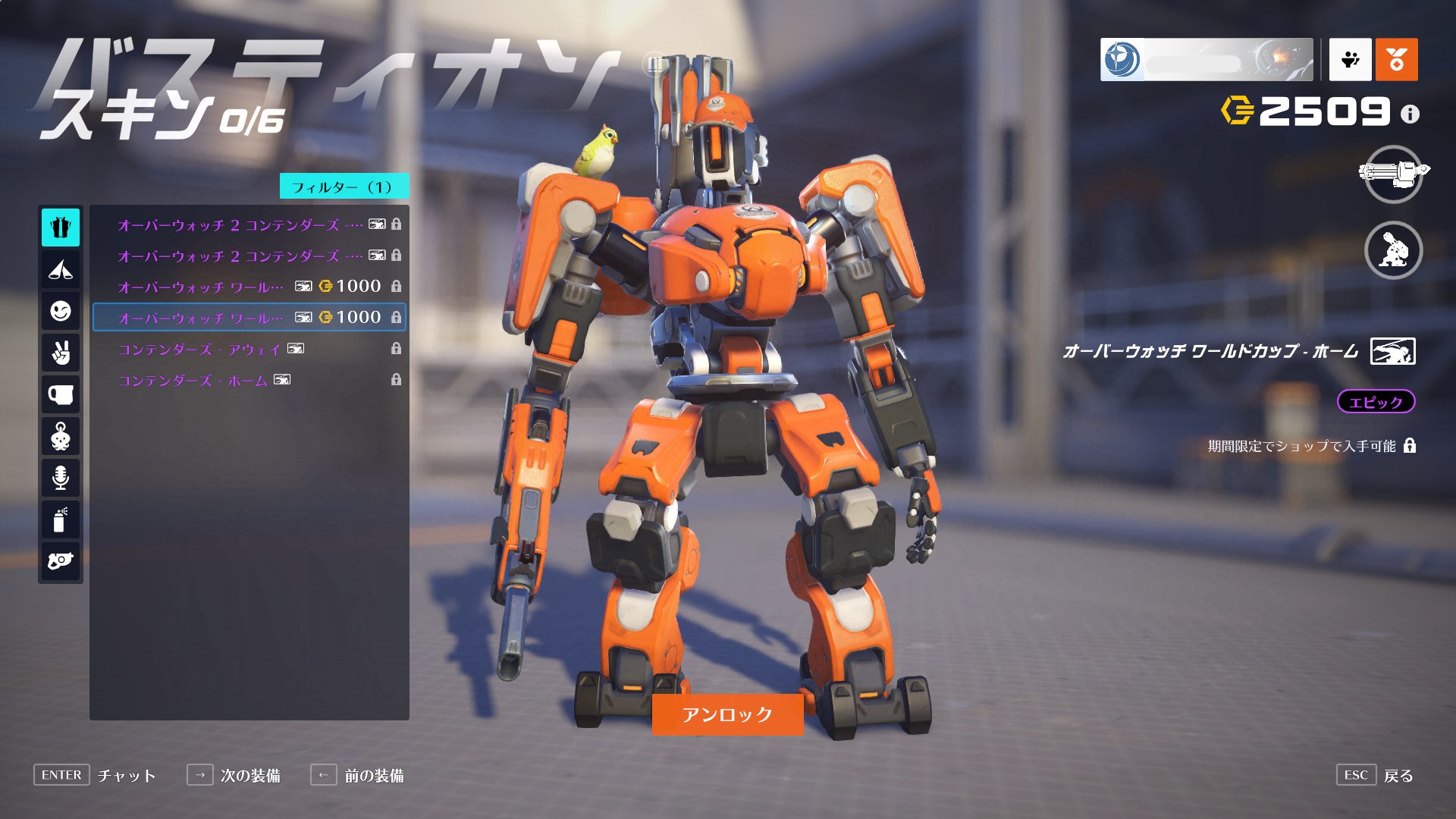Viewport: 1456px width, 819px height.
Task: Open the social group icon
Action: tap(1350, 59)
